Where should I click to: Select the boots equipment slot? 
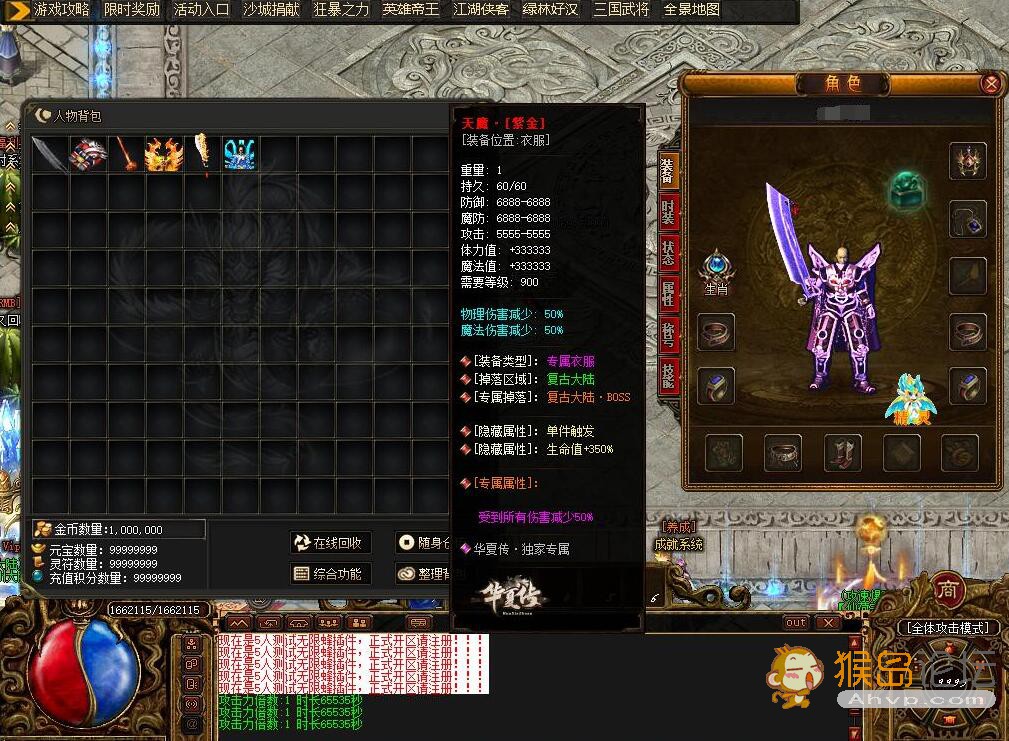(842, 453)
